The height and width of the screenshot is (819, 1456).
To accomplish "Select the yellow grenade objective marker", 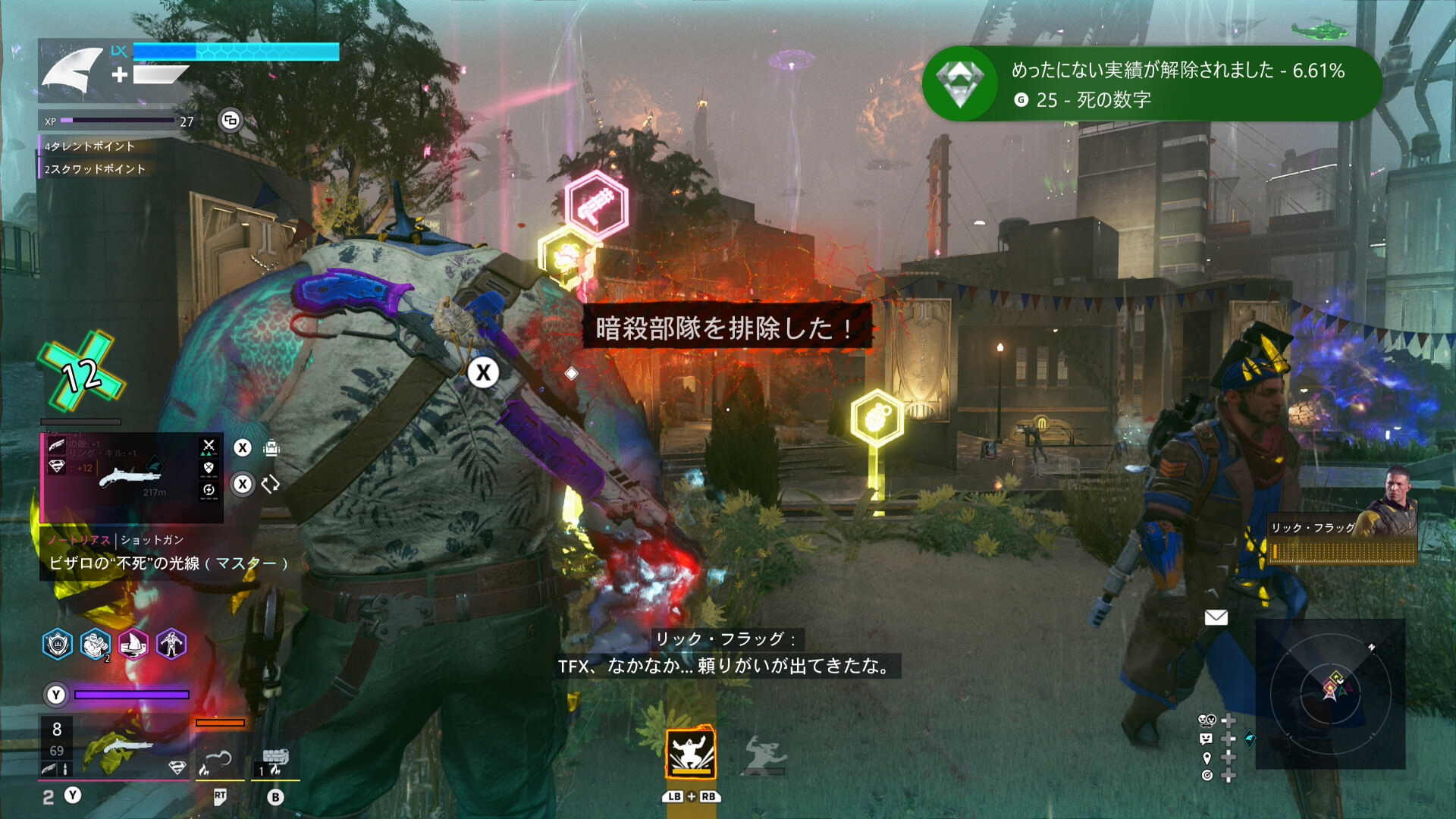I will 877,417.
